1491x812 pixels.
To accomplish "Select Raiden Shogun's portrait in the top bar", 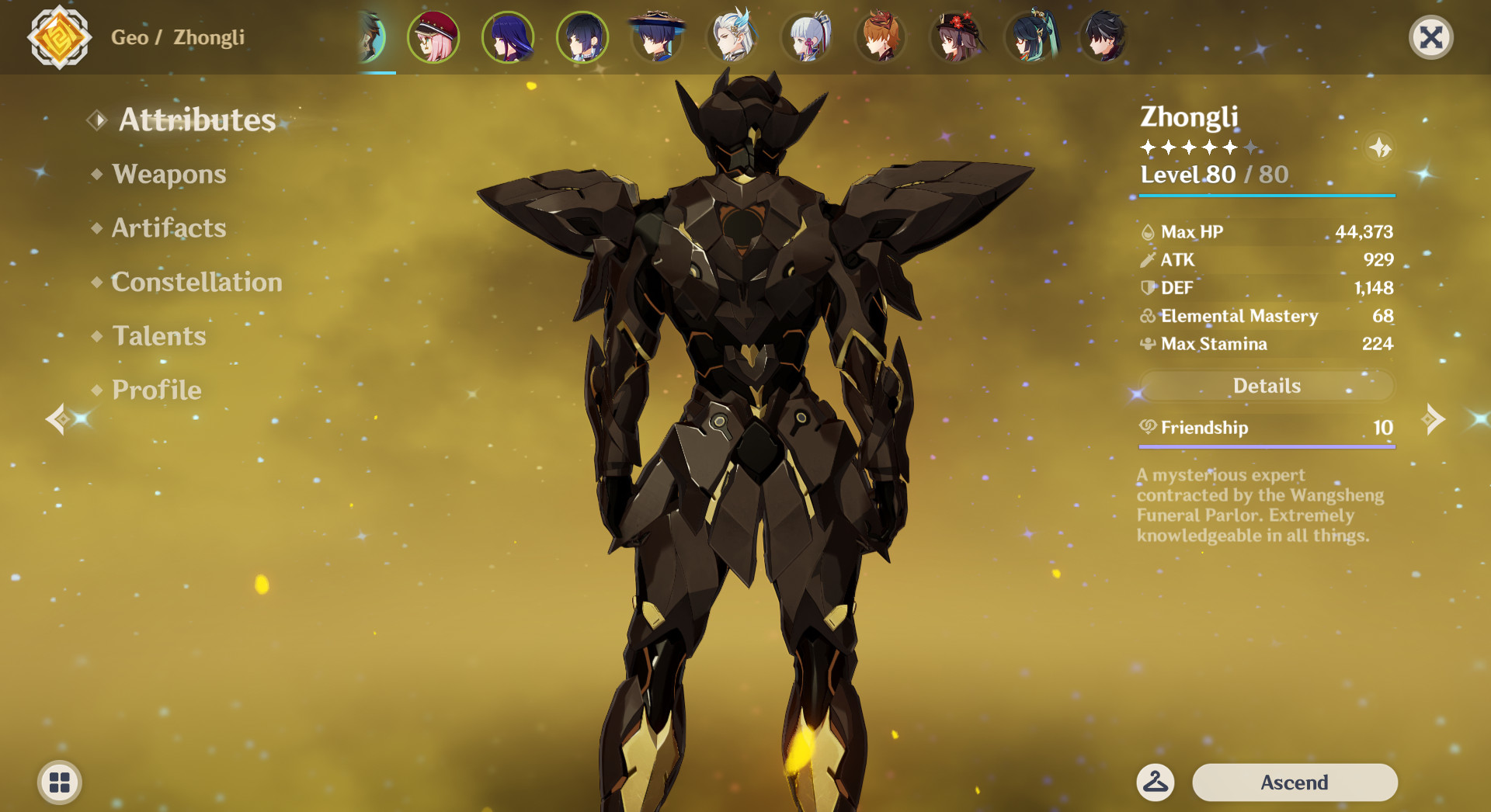I will (508, 36).
